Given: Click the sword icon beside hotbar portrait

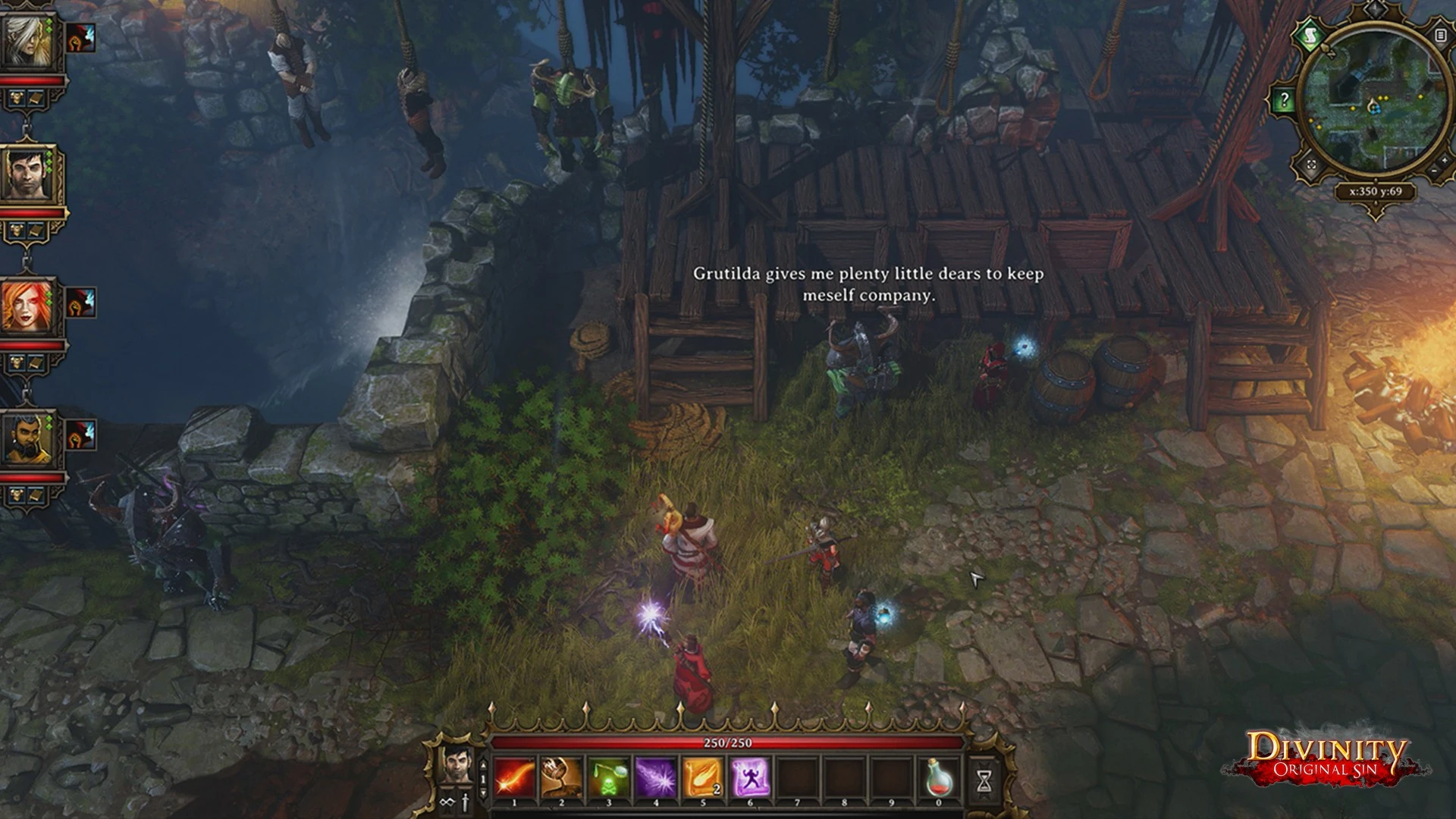Looking at the screenshot, I should coord(463,802).
